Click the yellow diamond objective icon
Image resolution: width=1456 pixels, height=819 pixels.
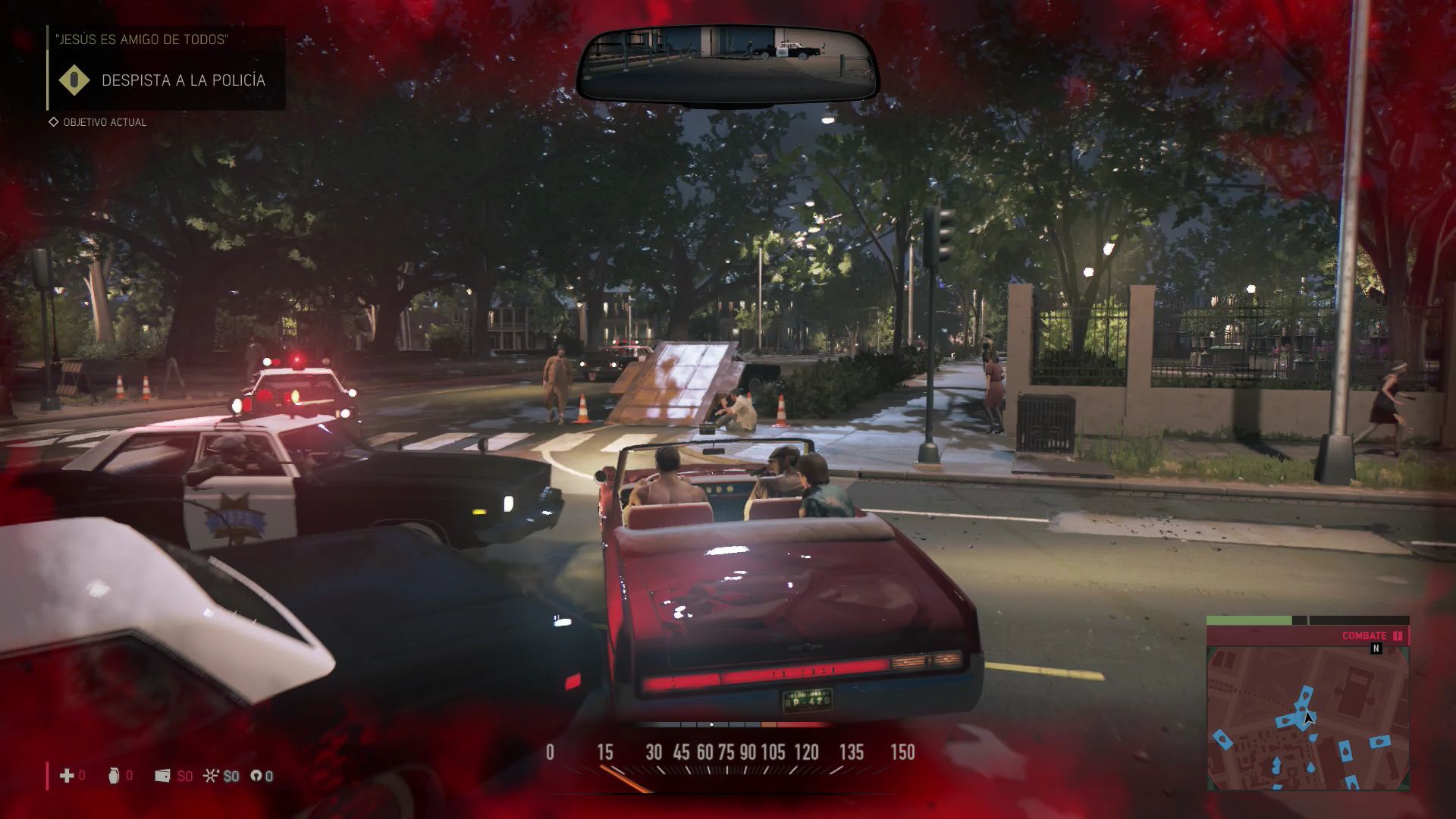coord(74,80)
